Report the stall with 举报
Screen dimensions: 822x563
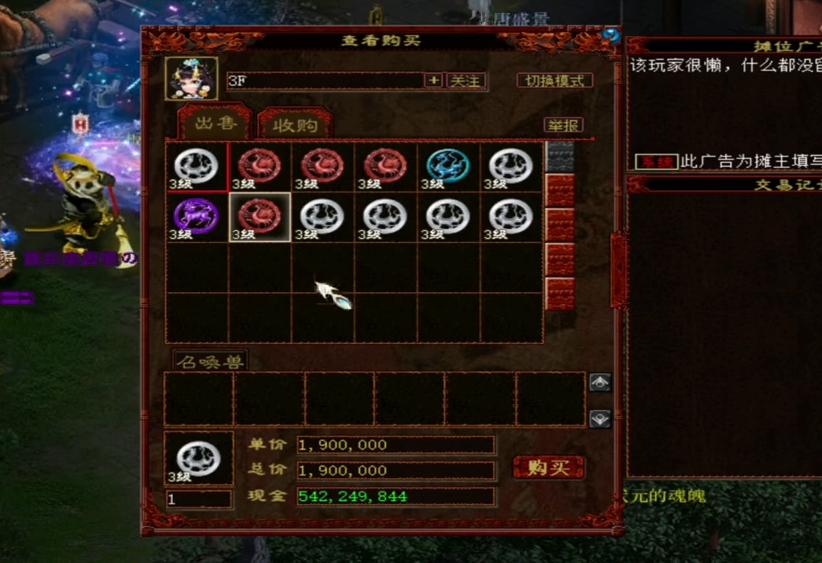pyautogui.click(x=563, y=125)
